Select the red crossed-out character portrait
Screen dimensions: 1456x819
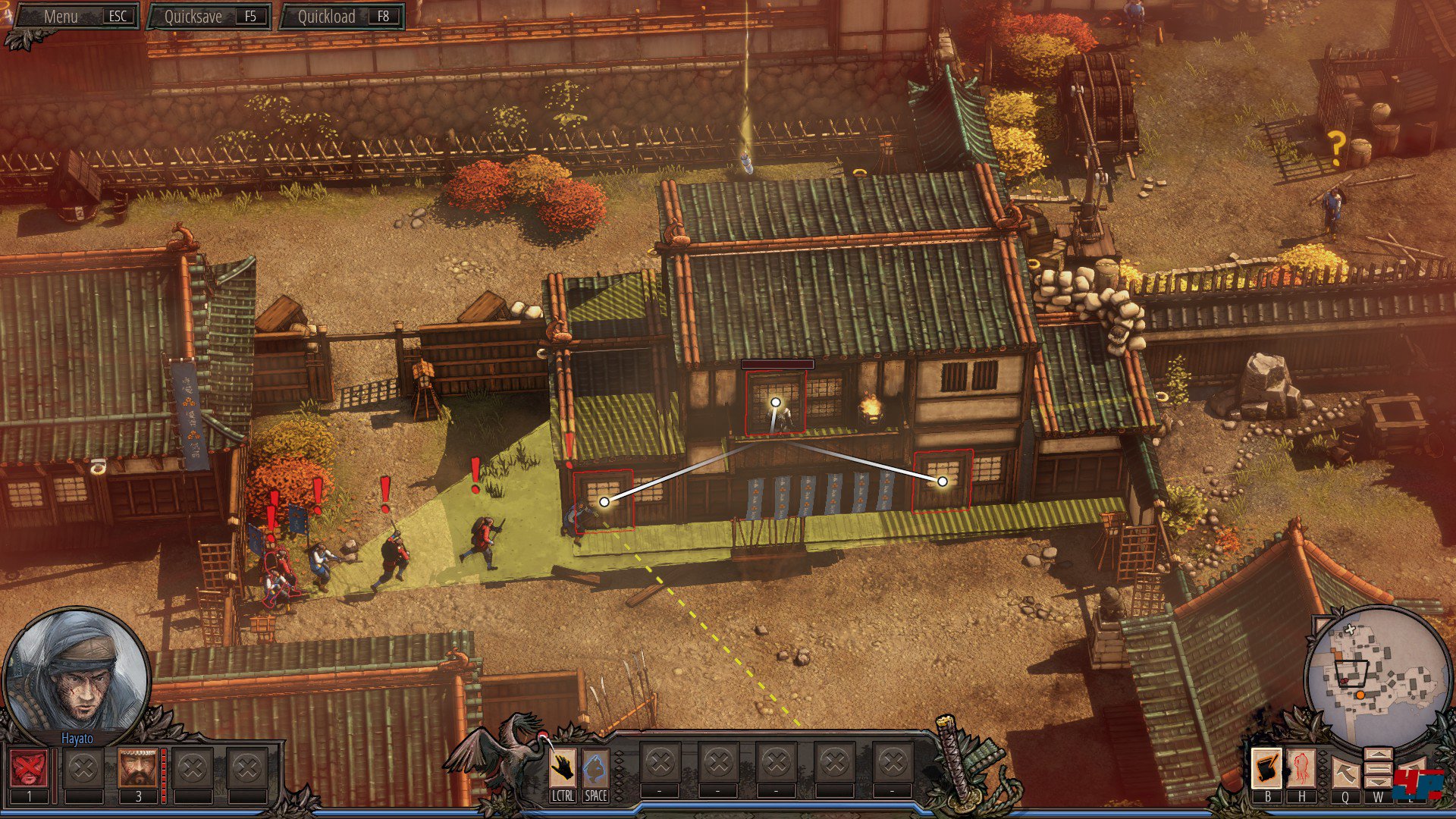click(x=29, y=768)
